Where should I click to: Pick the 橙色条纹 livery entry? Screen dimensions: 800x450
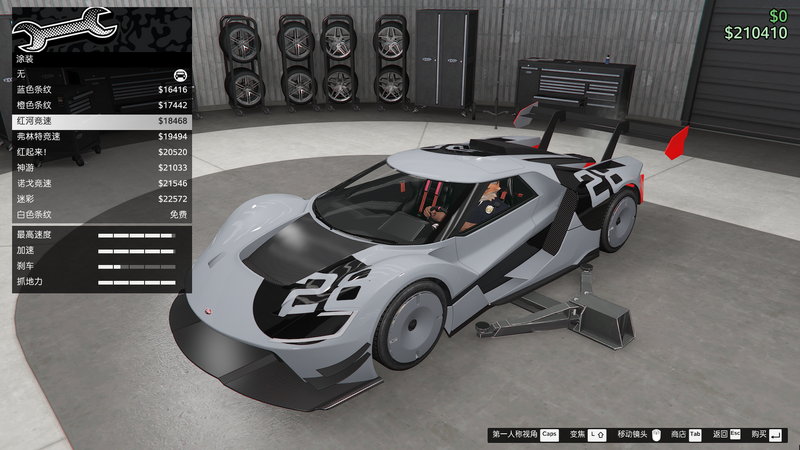coord(100,105)
